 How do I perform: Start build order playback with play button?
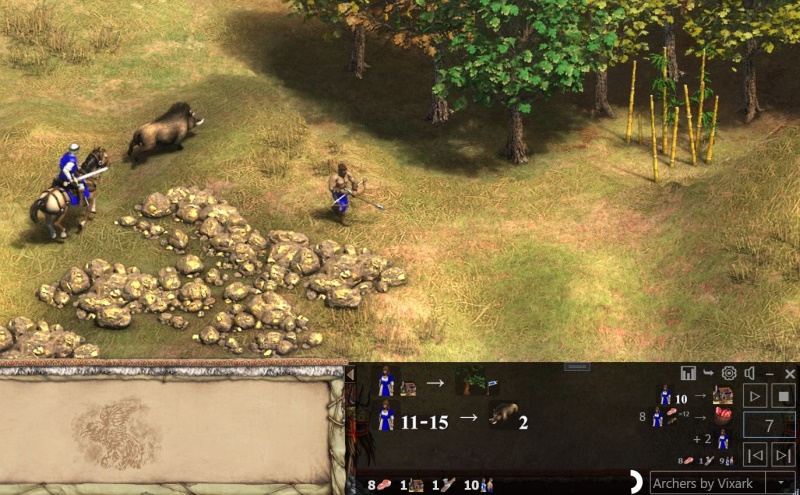tap(756, 395)
